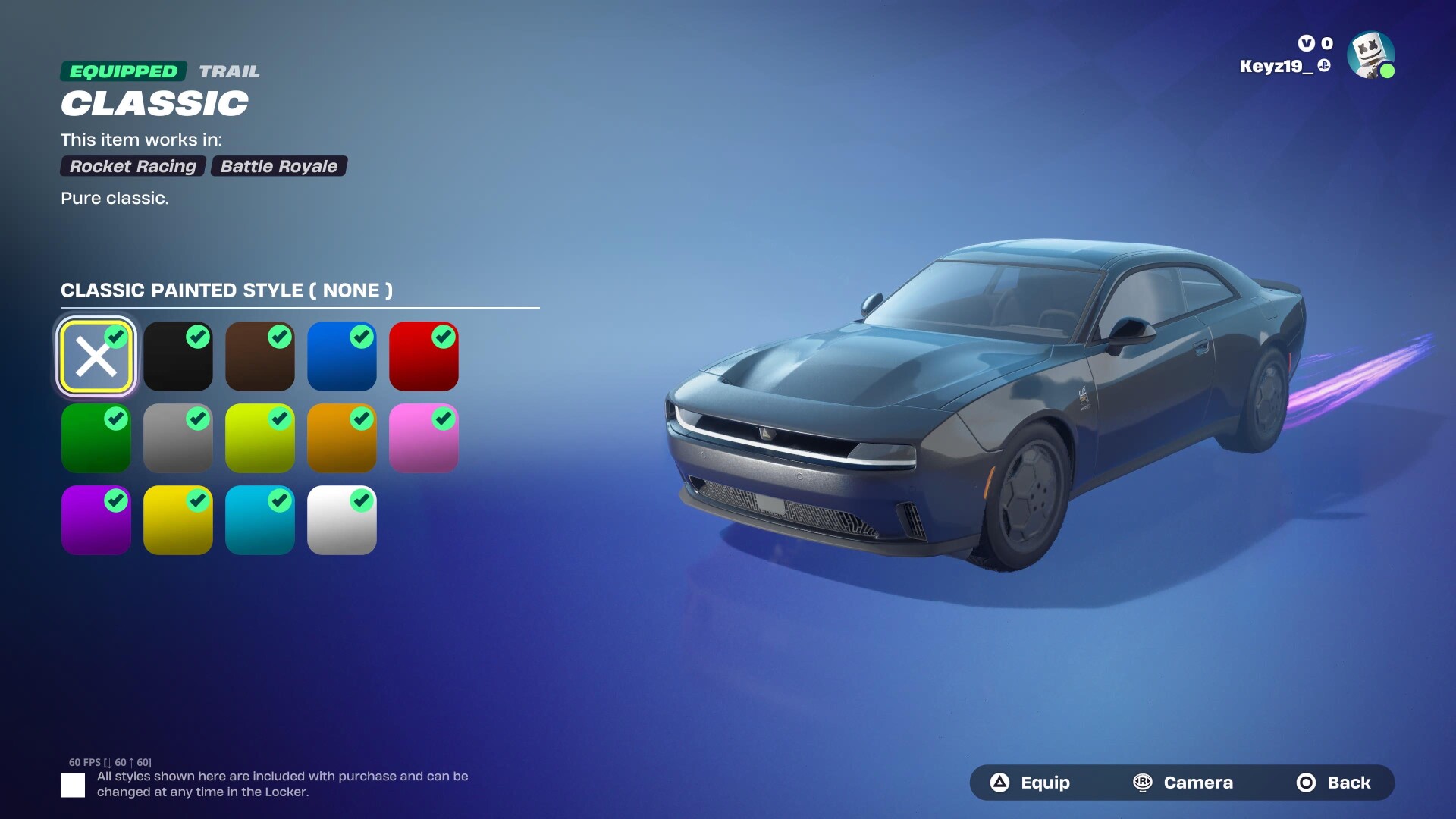This screenshot has width=1456, height=819.
Task: Go Back to the previous screen
Action: click(1334, 783)
